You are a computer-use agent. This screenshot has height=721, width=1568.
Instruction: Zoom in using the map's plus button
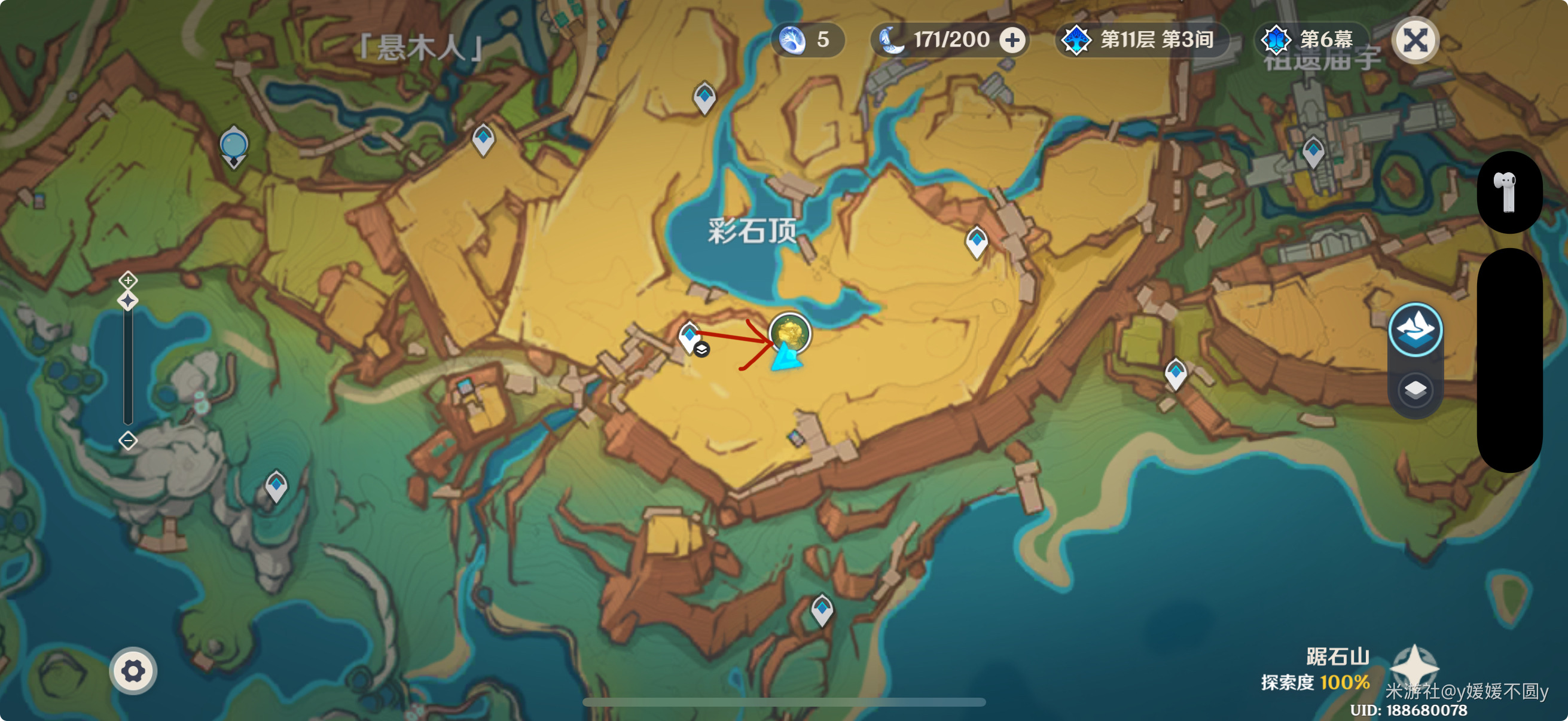(128, 280)
